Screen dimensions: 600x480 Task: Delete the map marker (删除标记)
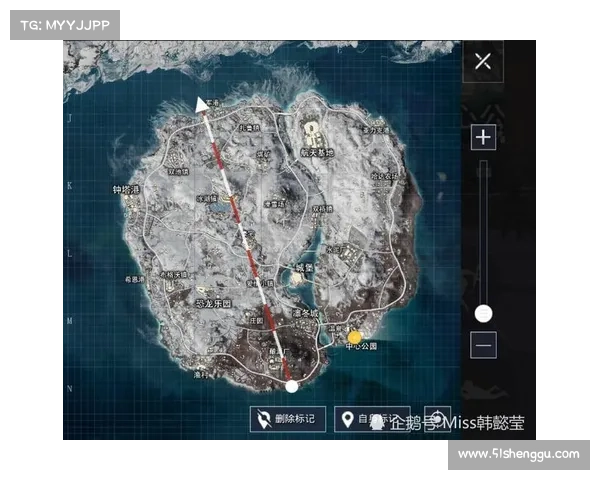[287, 419]
